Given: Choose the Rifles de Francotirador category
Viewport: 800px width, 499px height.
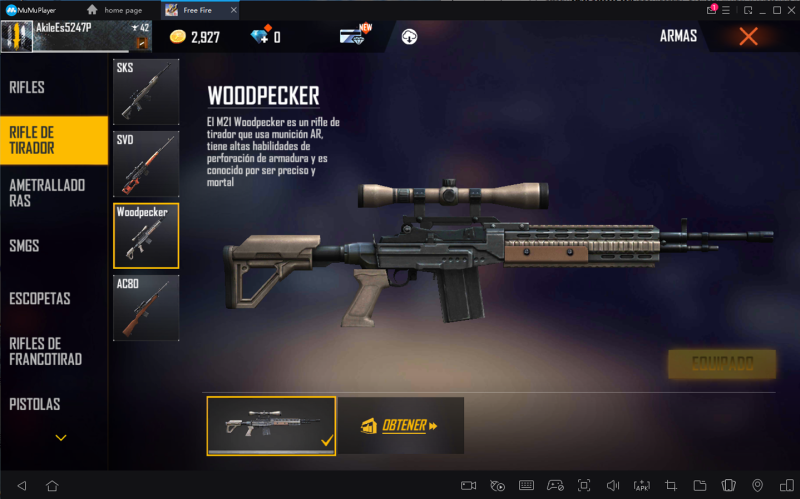Looking at the screenshot, I should tap(45, 351).
